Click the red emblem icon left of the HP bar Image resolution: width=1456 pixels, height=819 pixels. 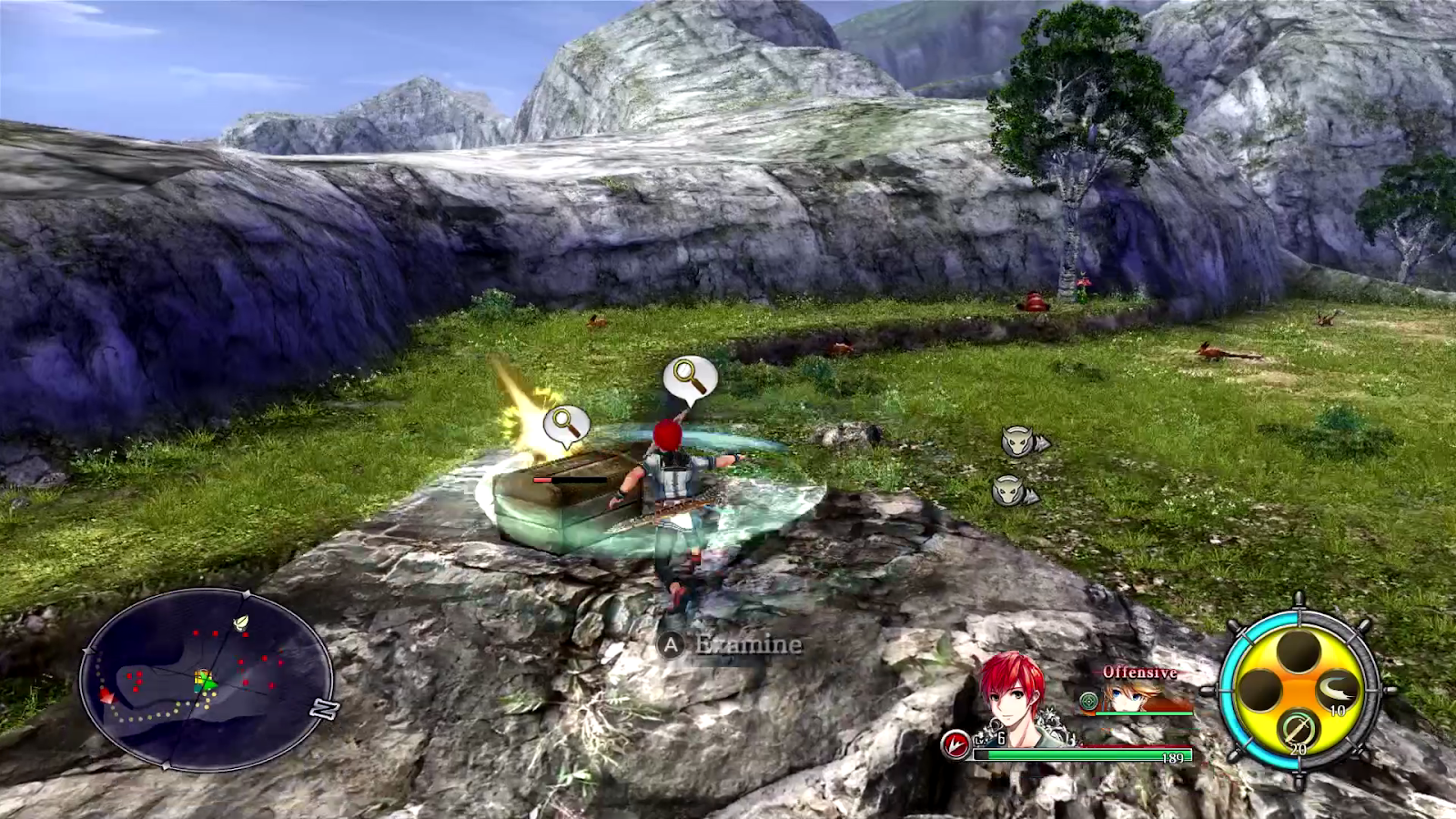point(955,745)
